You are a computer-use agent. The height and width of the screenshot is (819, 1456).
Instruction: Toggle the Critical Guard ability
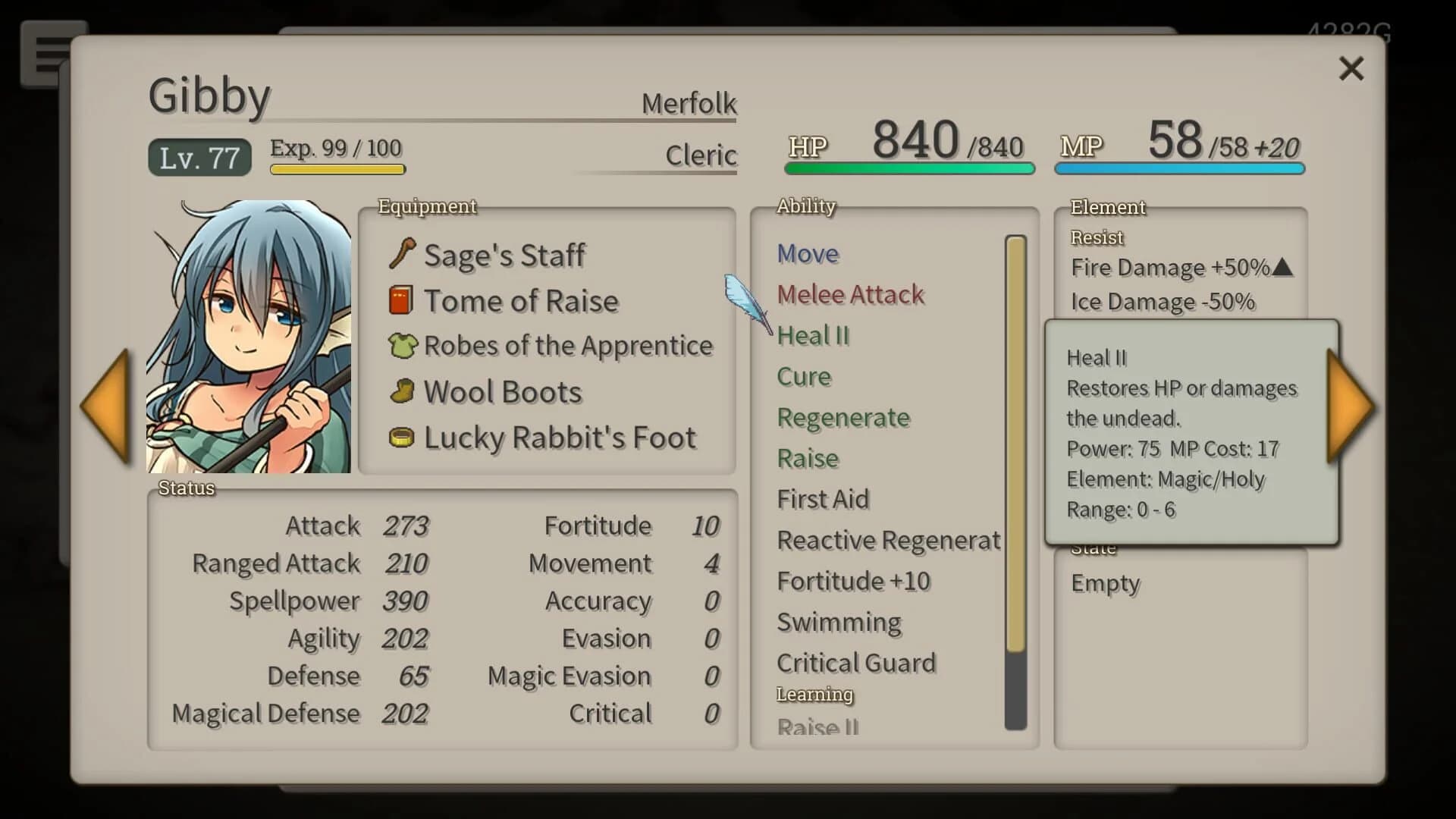click(x=856, y=663)
